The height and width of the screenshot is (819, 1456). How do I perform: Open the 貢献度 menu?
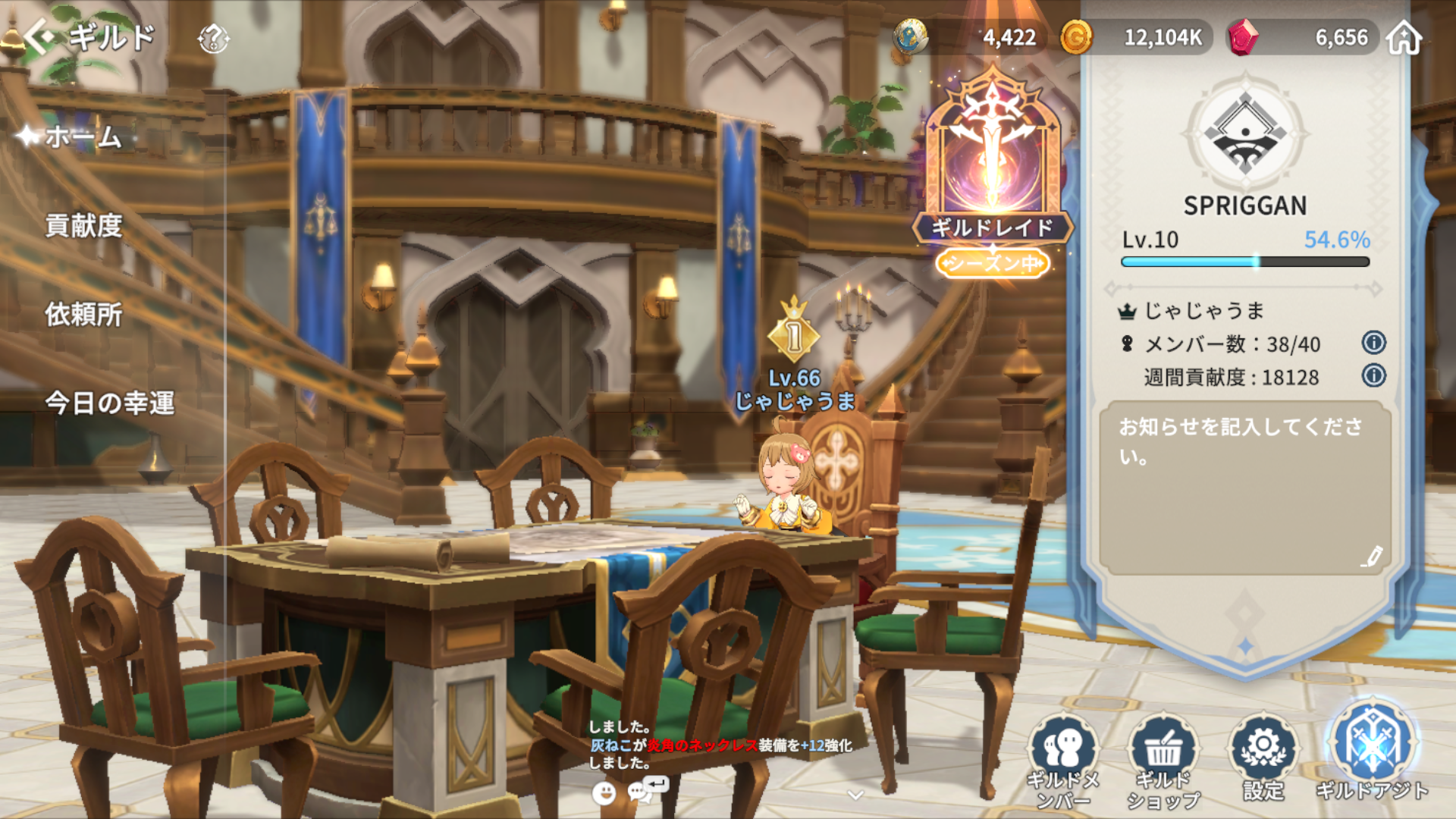(x=83, y=226)
